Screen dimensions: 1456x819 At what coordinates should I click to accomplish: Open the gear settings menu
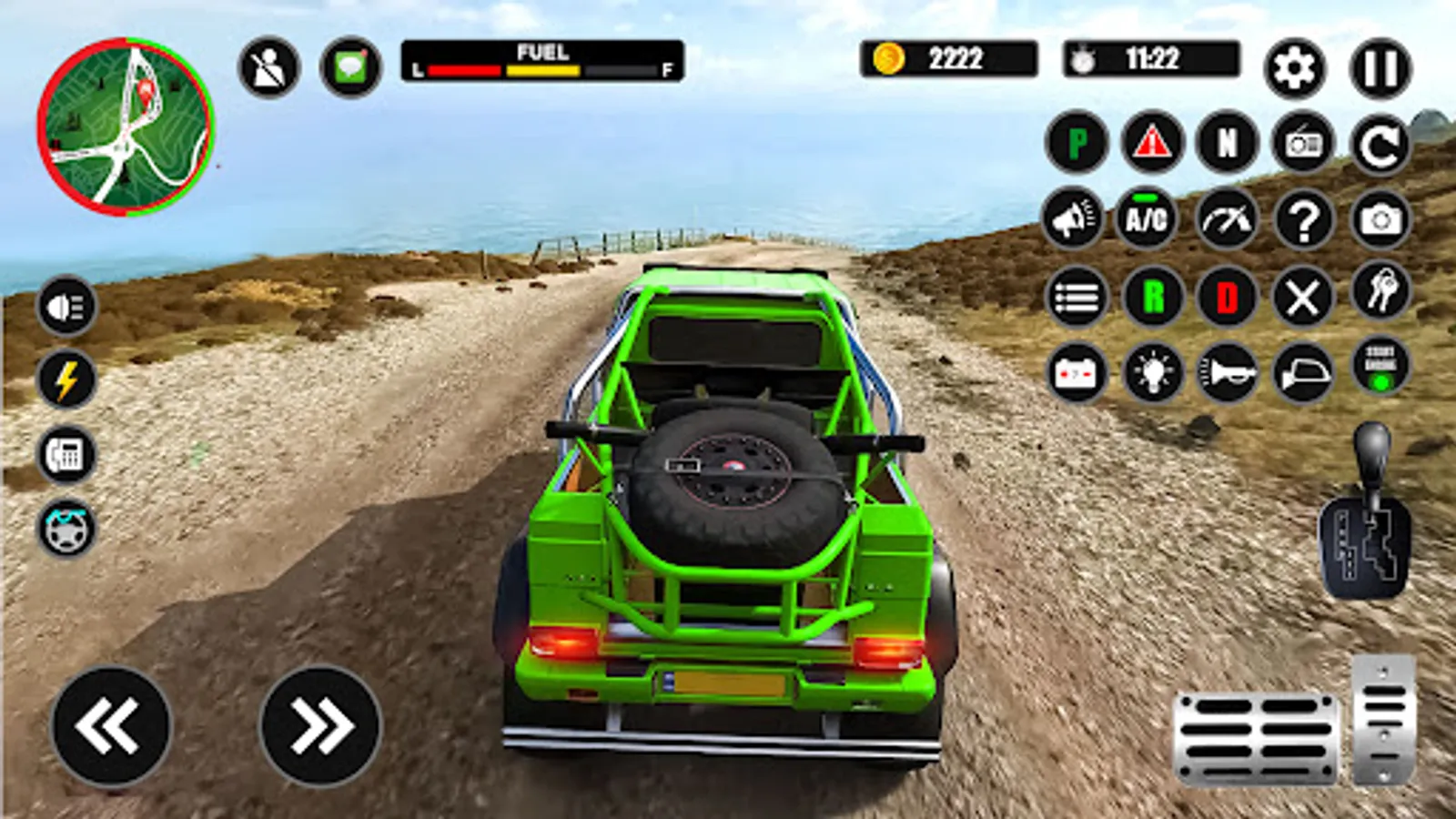[1294, 68]
